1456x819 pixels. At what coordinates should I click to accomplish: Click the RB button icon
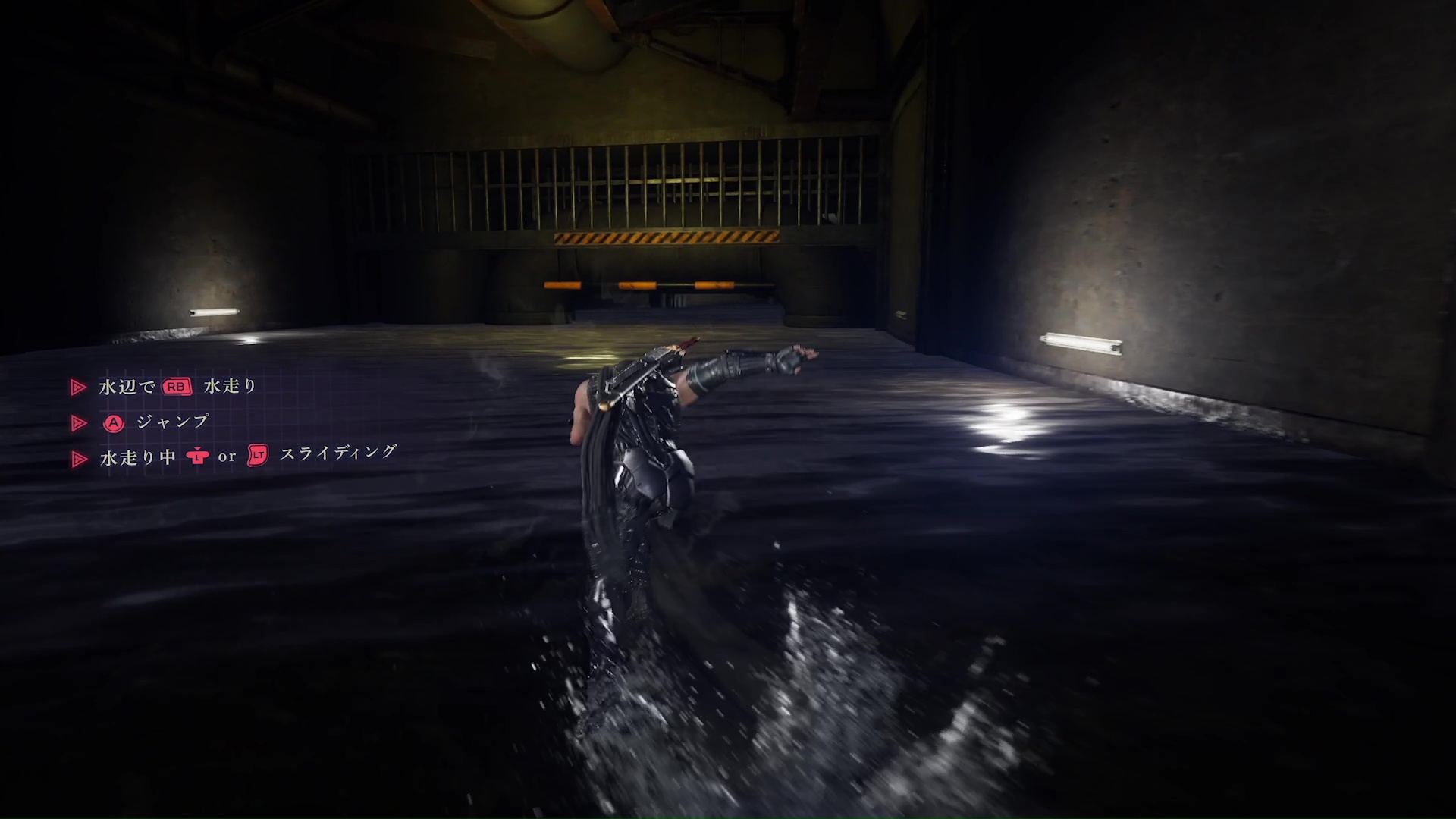point(176,387)
